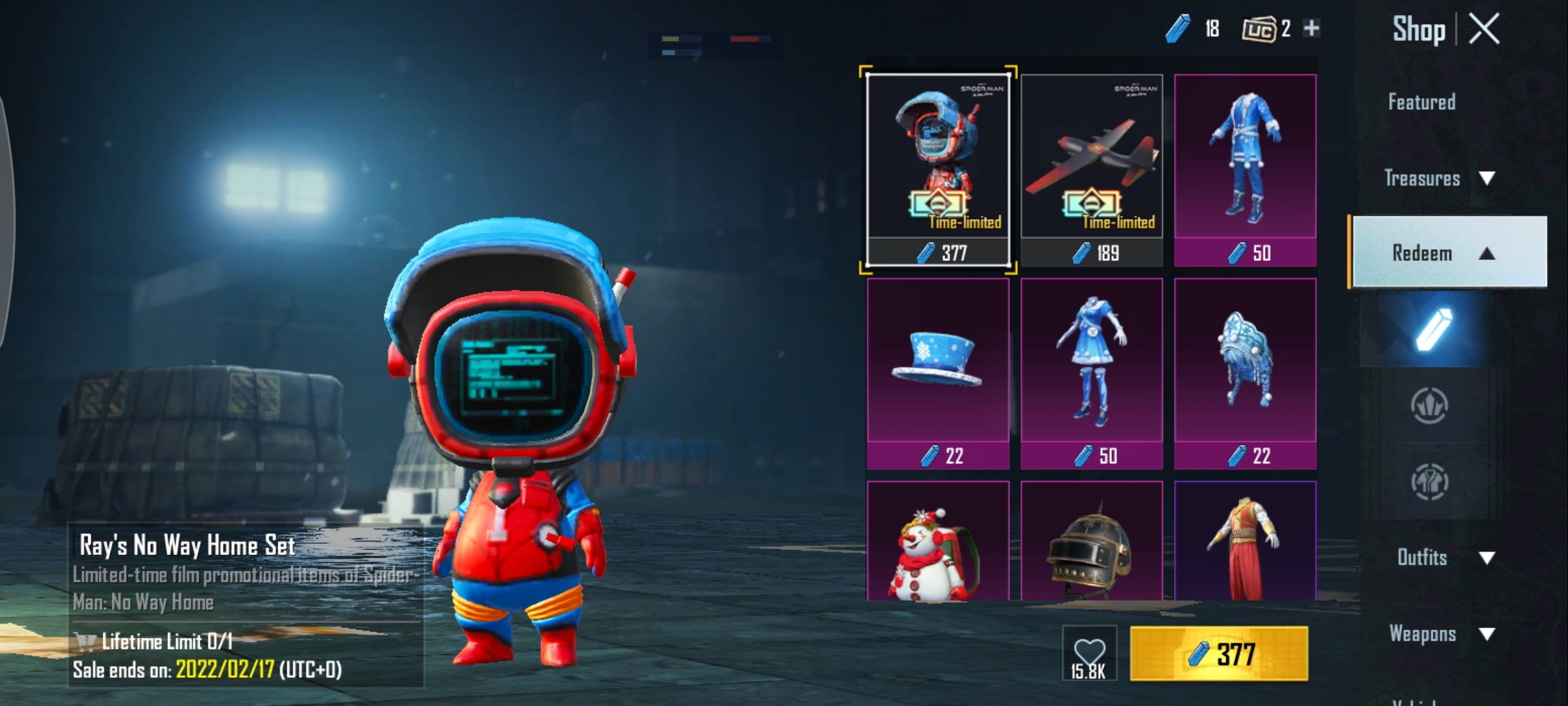Pick the blue snowflake top hat
The width and height of the screenshot is (1568, 706).
[938, 373]
